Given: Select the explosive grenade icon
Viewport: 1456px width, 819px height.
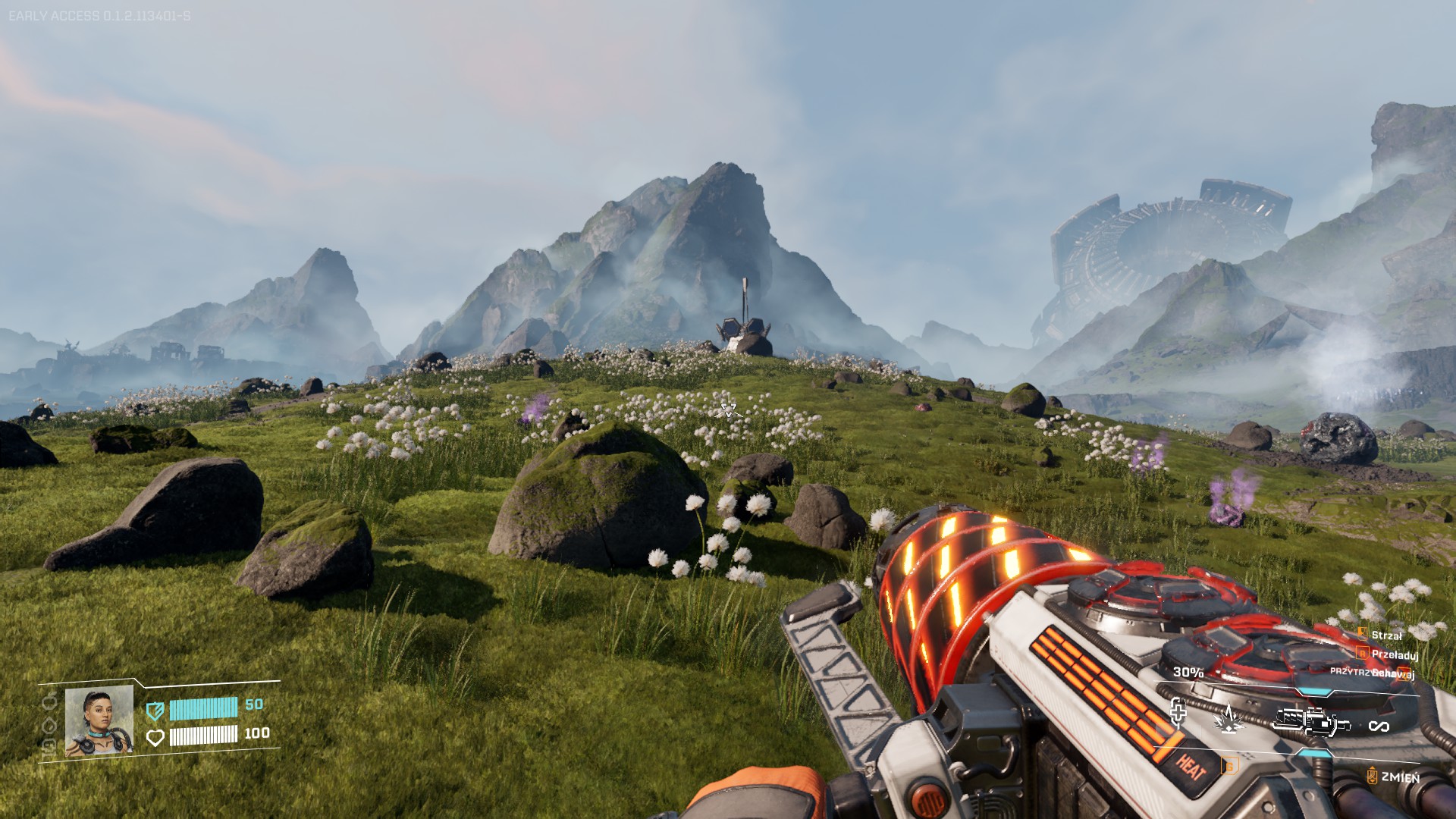Looking at the screenshot, I should tap(1227, 718).
